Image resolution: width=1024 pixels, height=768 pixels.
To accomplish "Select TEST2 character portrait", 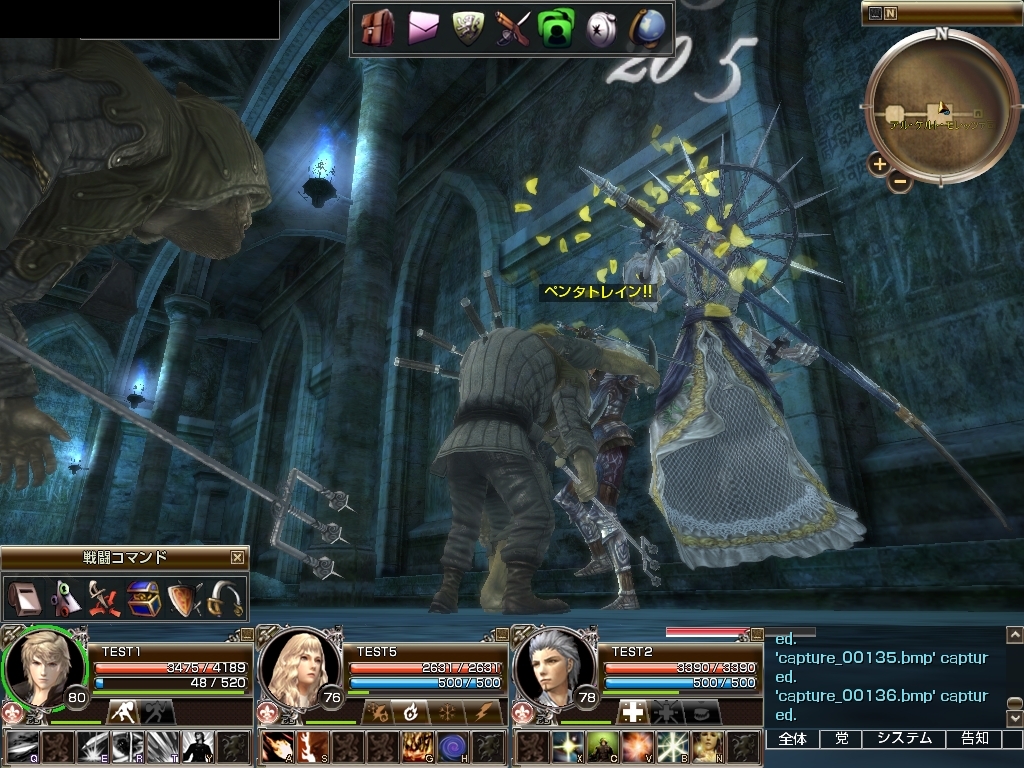I will pyautogui.click(x=552, y=667).
